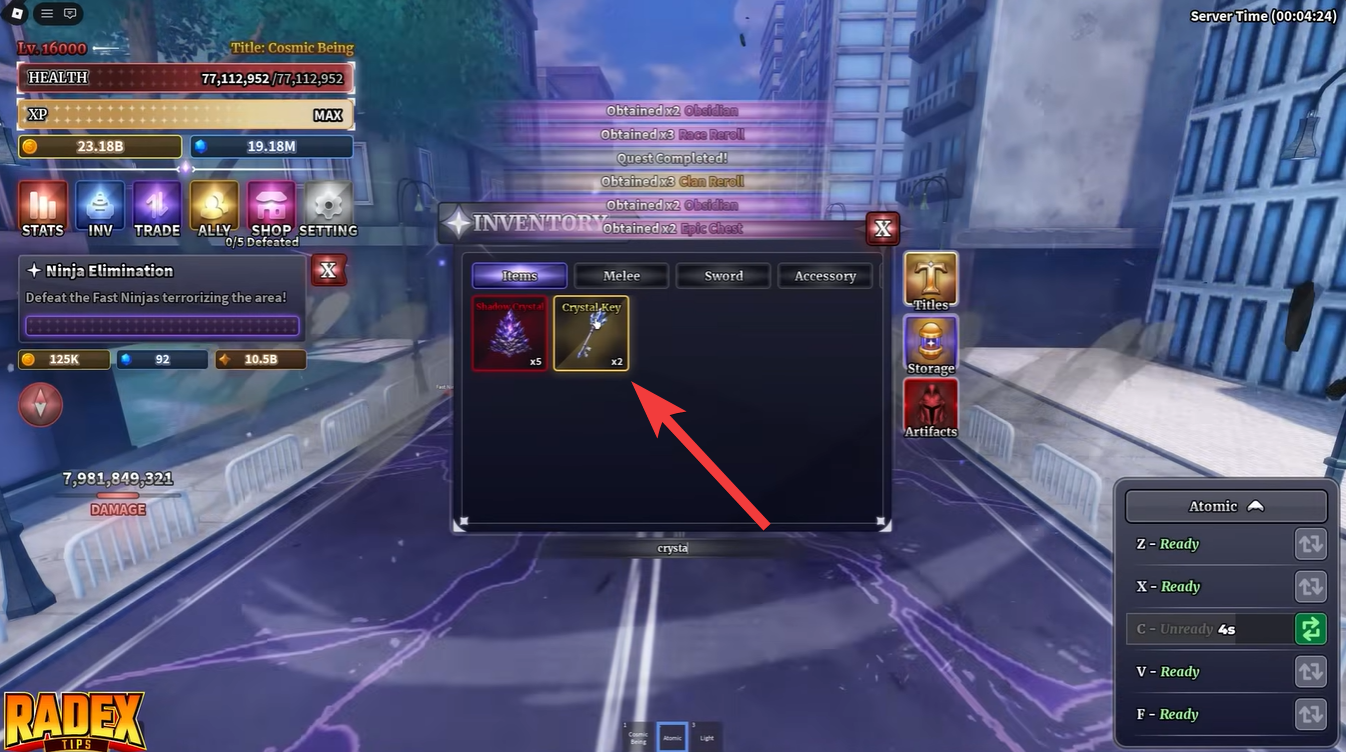Viewport: 1346px width, 752px height.
Task: Open the Storage chest icon
Action: coord(930,342)
